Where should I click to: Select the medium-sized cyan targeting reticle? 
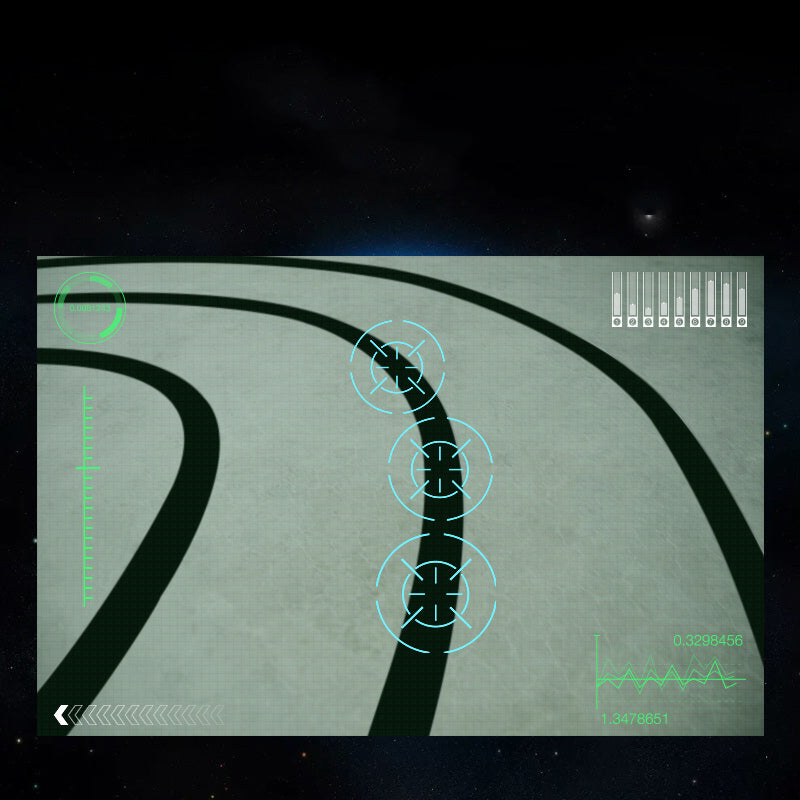coord(440,469)
